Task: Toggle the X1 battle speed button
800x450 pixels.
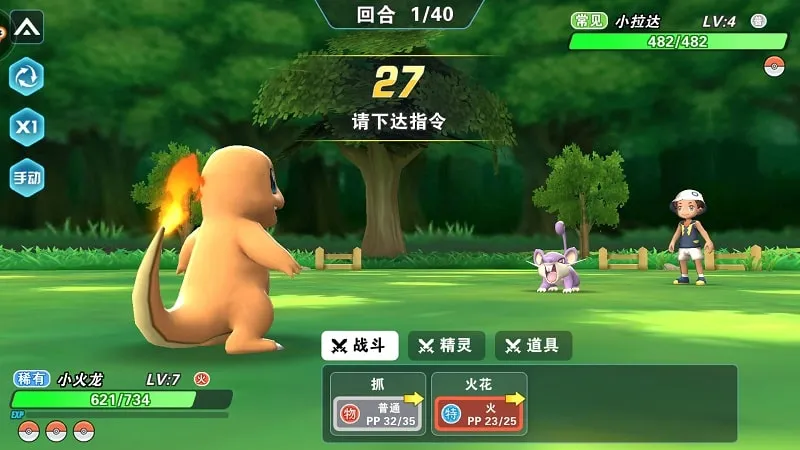Action: point(26,127)
